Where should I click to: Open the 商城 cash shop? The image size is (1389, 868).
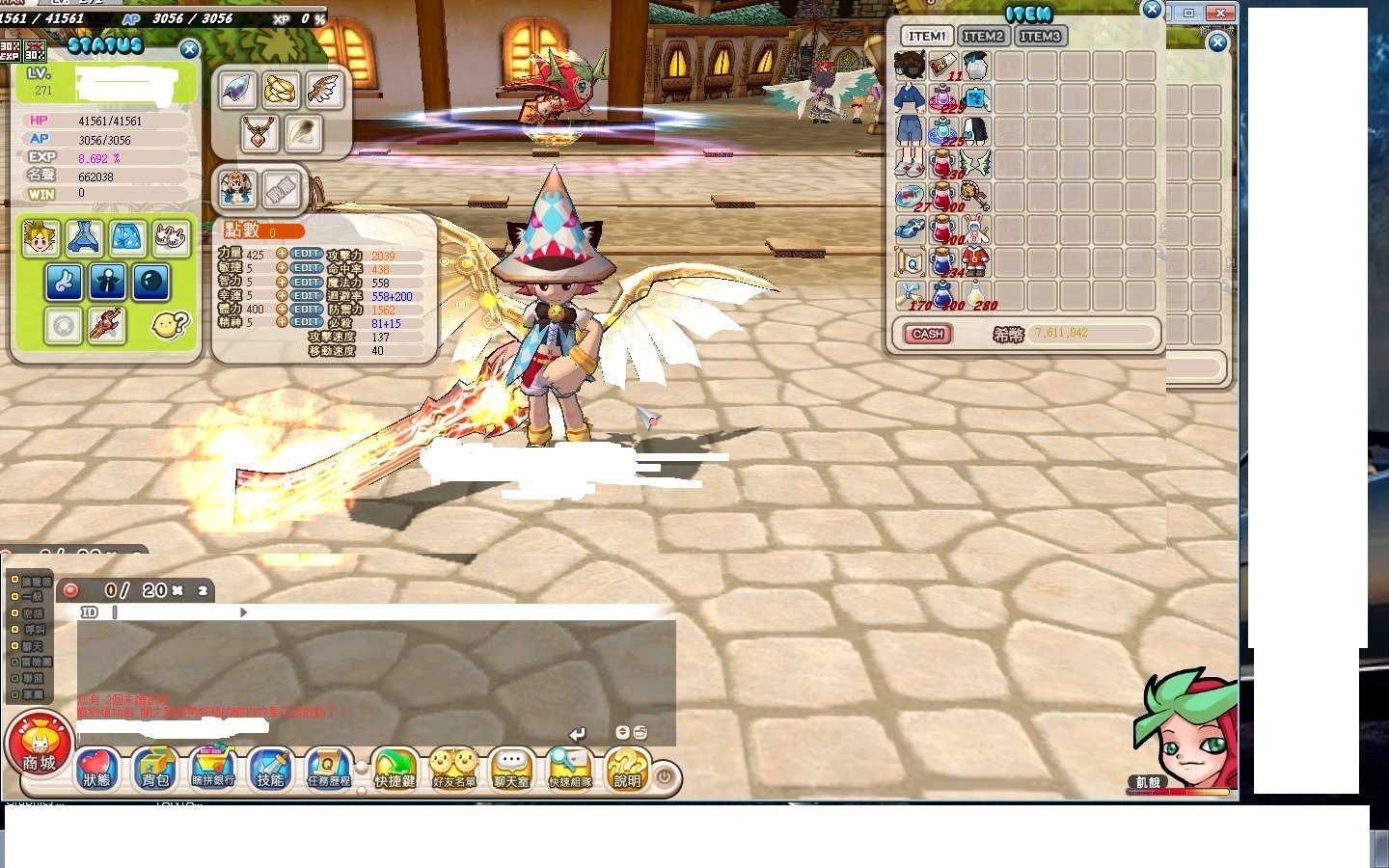click(37, 747)
